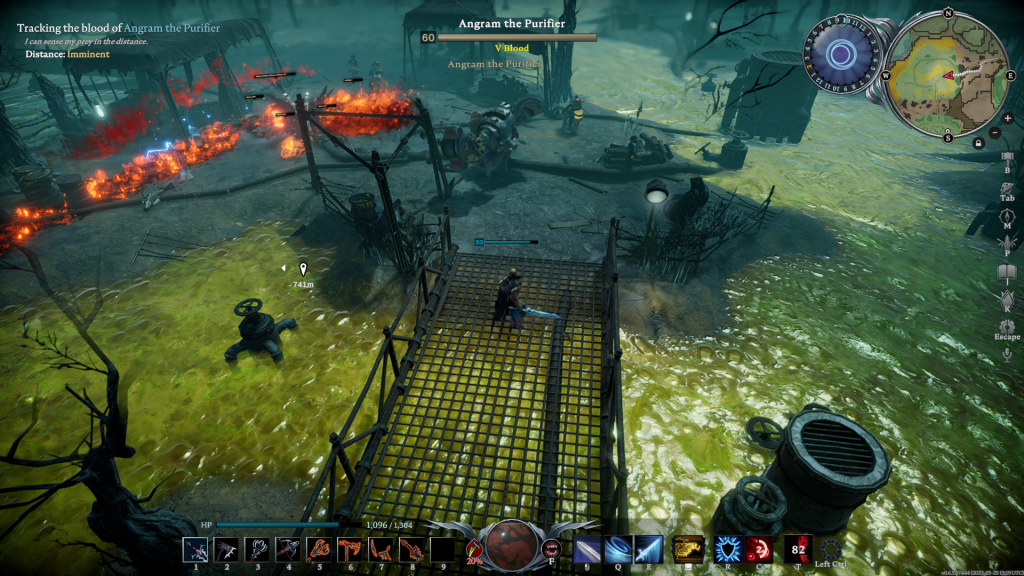This screenshot has height=576, width=1024.
Task: Use the fanged mouth bite ability
Action: click(x=550, y=548)
